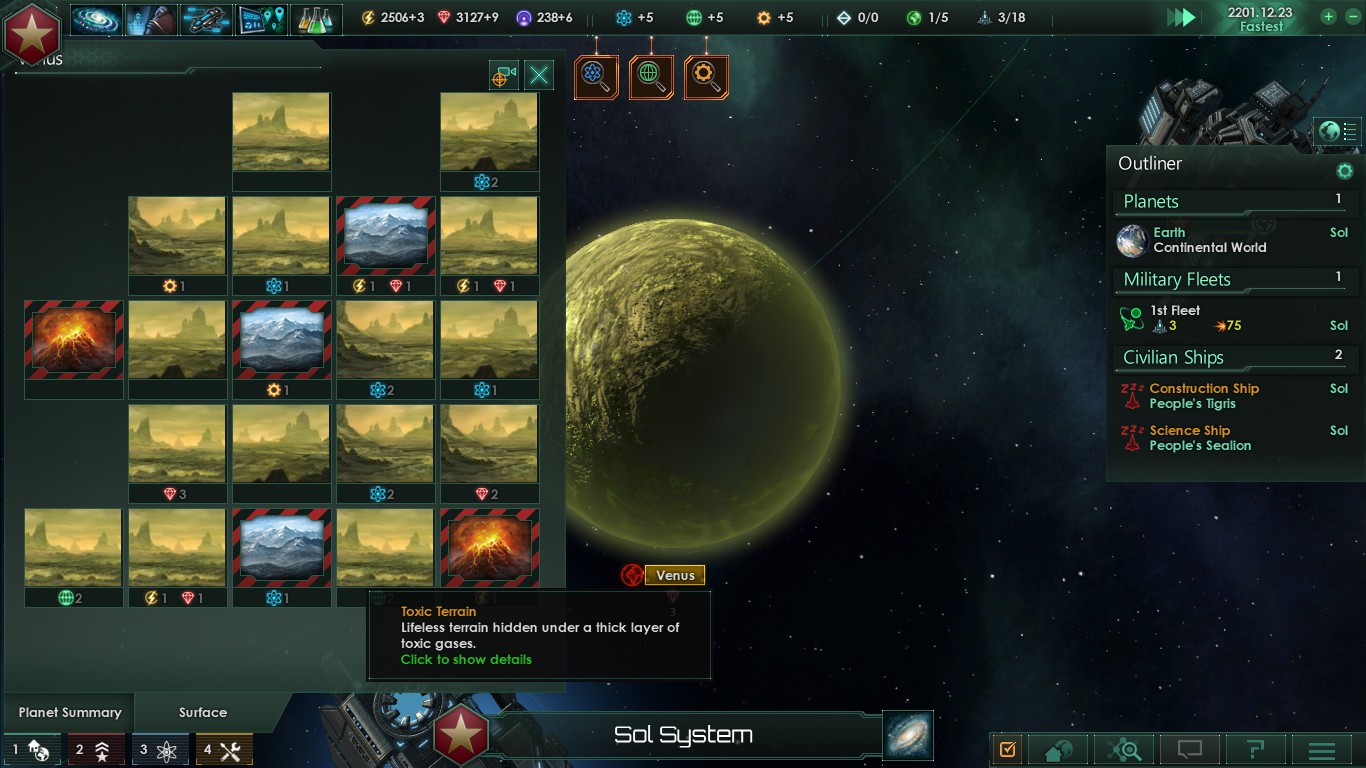This screenshot has height=768, width=1366.
Task: Click the camera focus button on Venus panel
Action: [x=504, y=75]
